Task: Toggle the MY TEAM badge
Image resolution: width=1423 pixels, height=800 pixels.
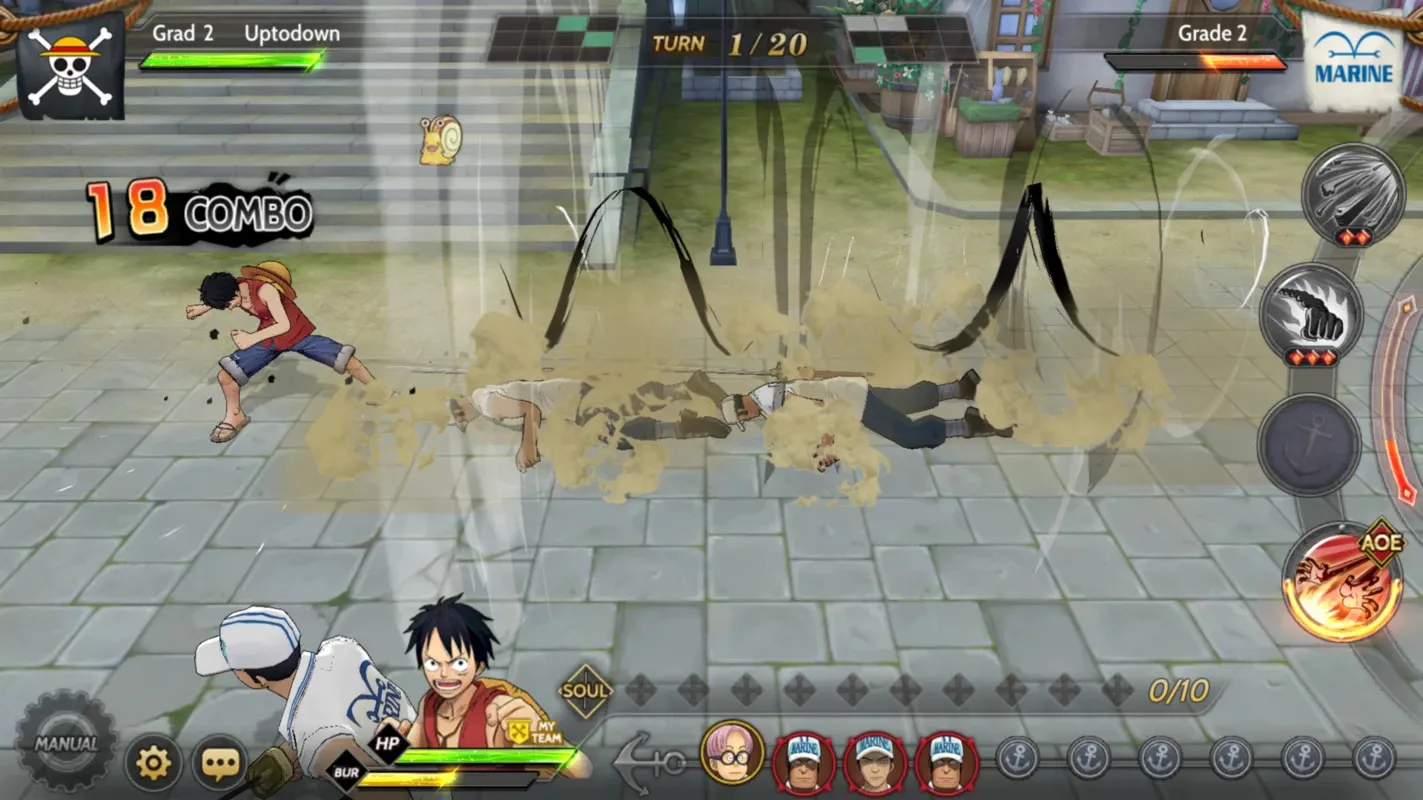Action: [533, 731]
